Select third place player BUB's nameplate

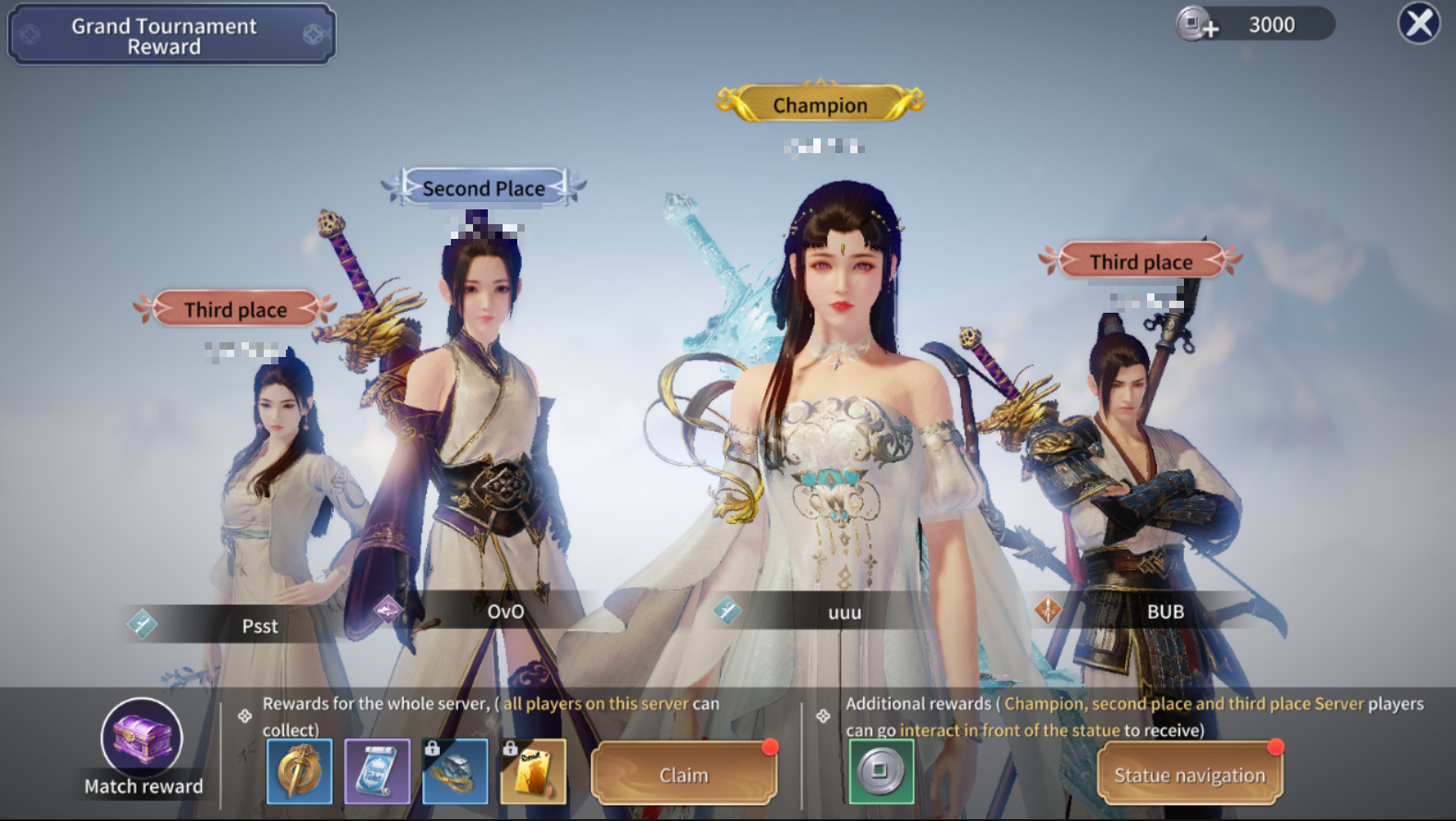1165,611
